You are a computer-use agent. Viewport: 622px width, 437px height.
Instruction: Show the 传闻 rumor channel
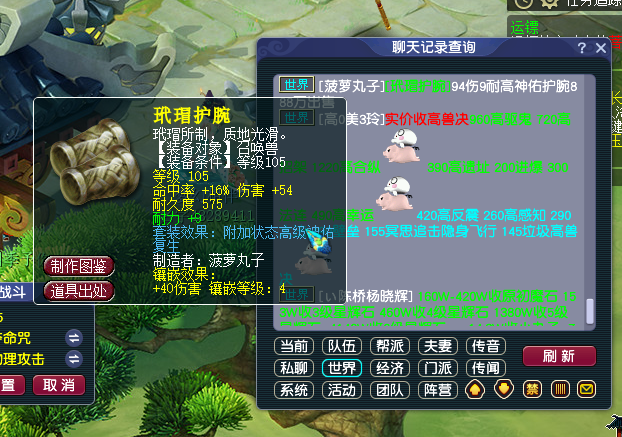[485, 367]
